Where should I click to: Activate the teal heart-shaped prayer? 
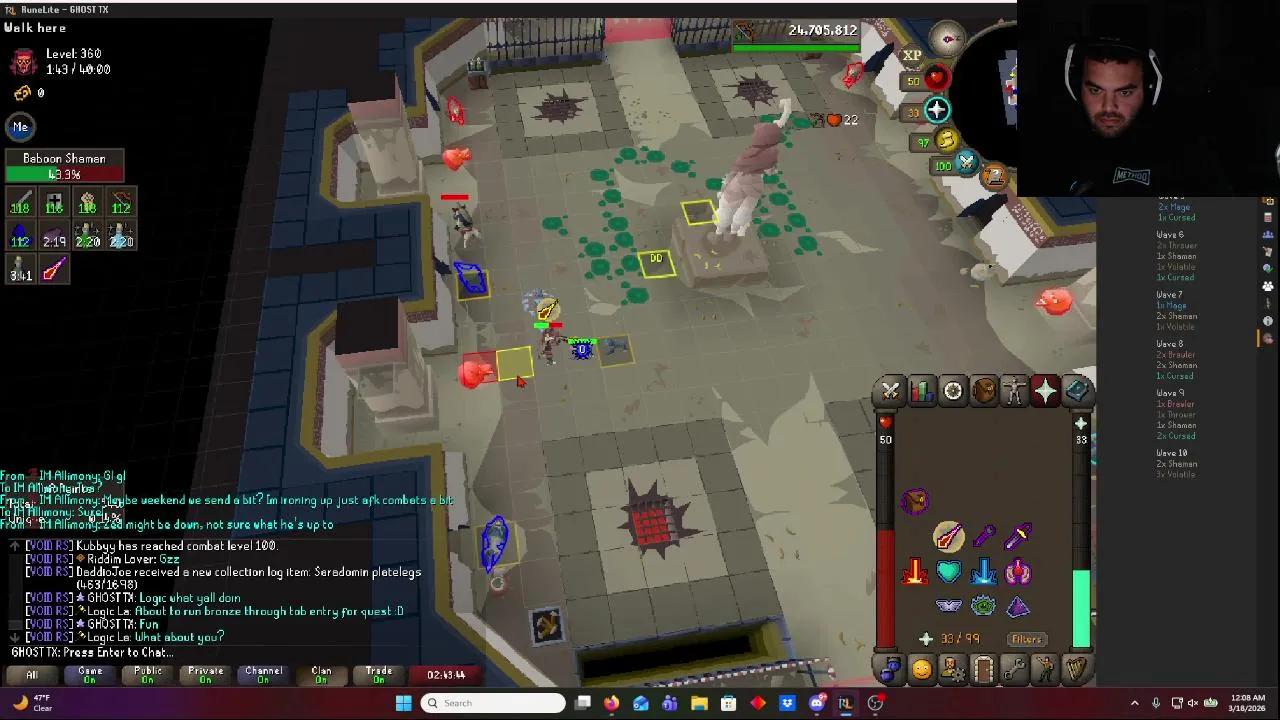[947, 572]
